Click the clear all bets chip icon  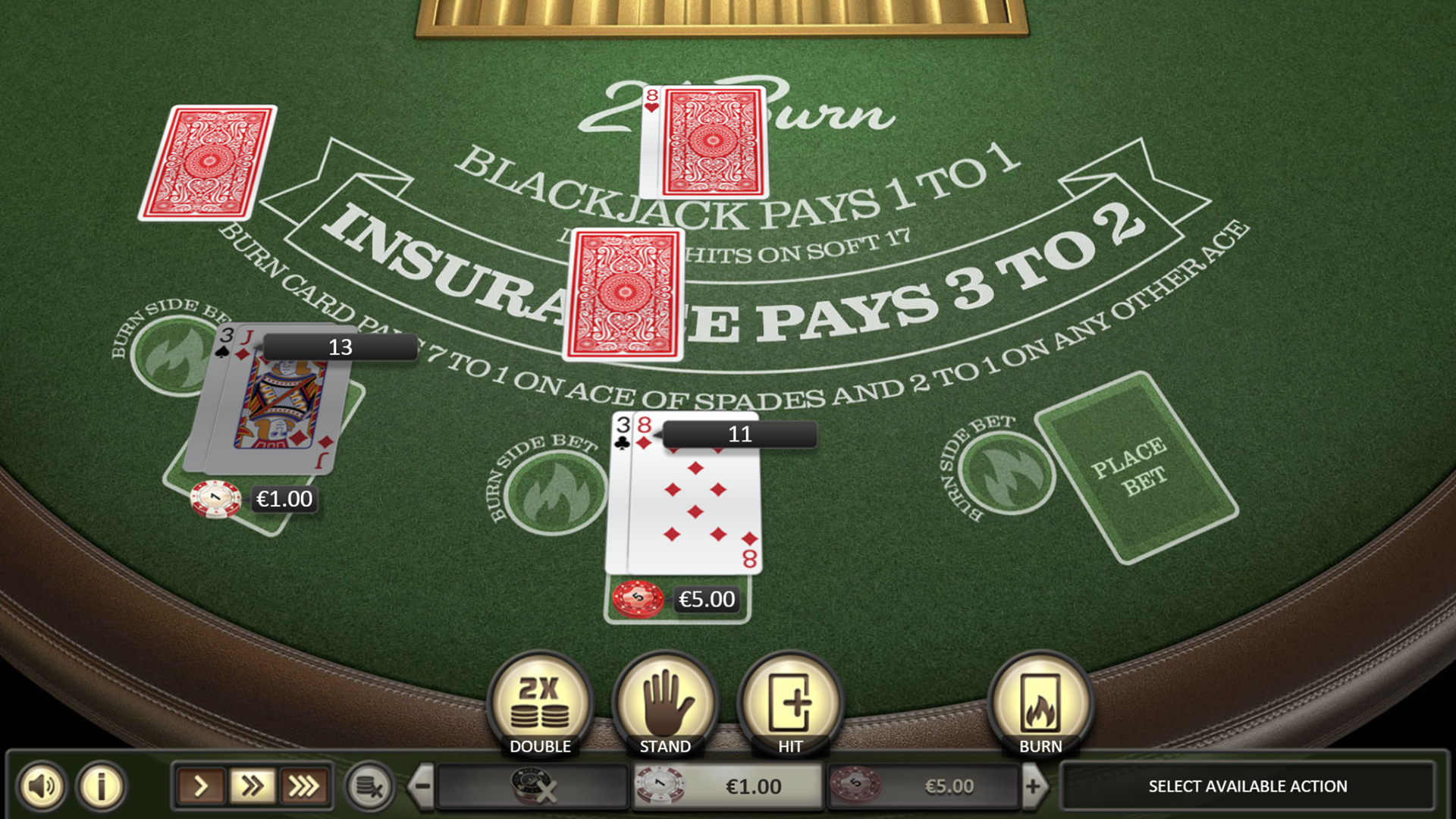(369, 786)
